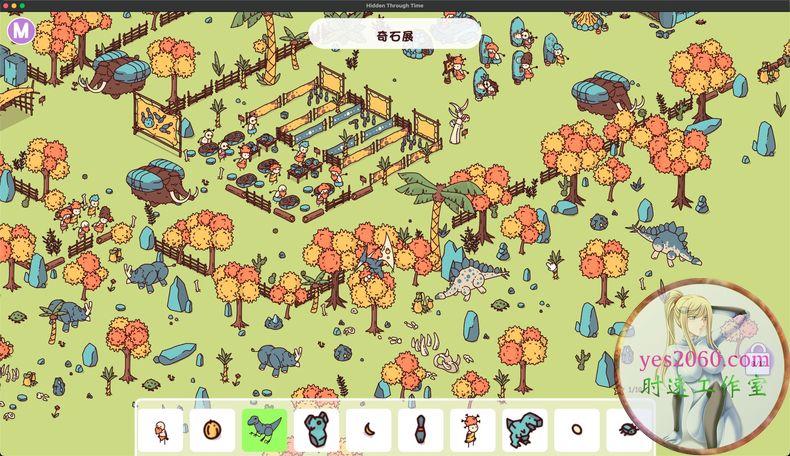Screen dimensions: 790x456
Task: Choose the bowling pin club target
Action: [x=420, y=430]
